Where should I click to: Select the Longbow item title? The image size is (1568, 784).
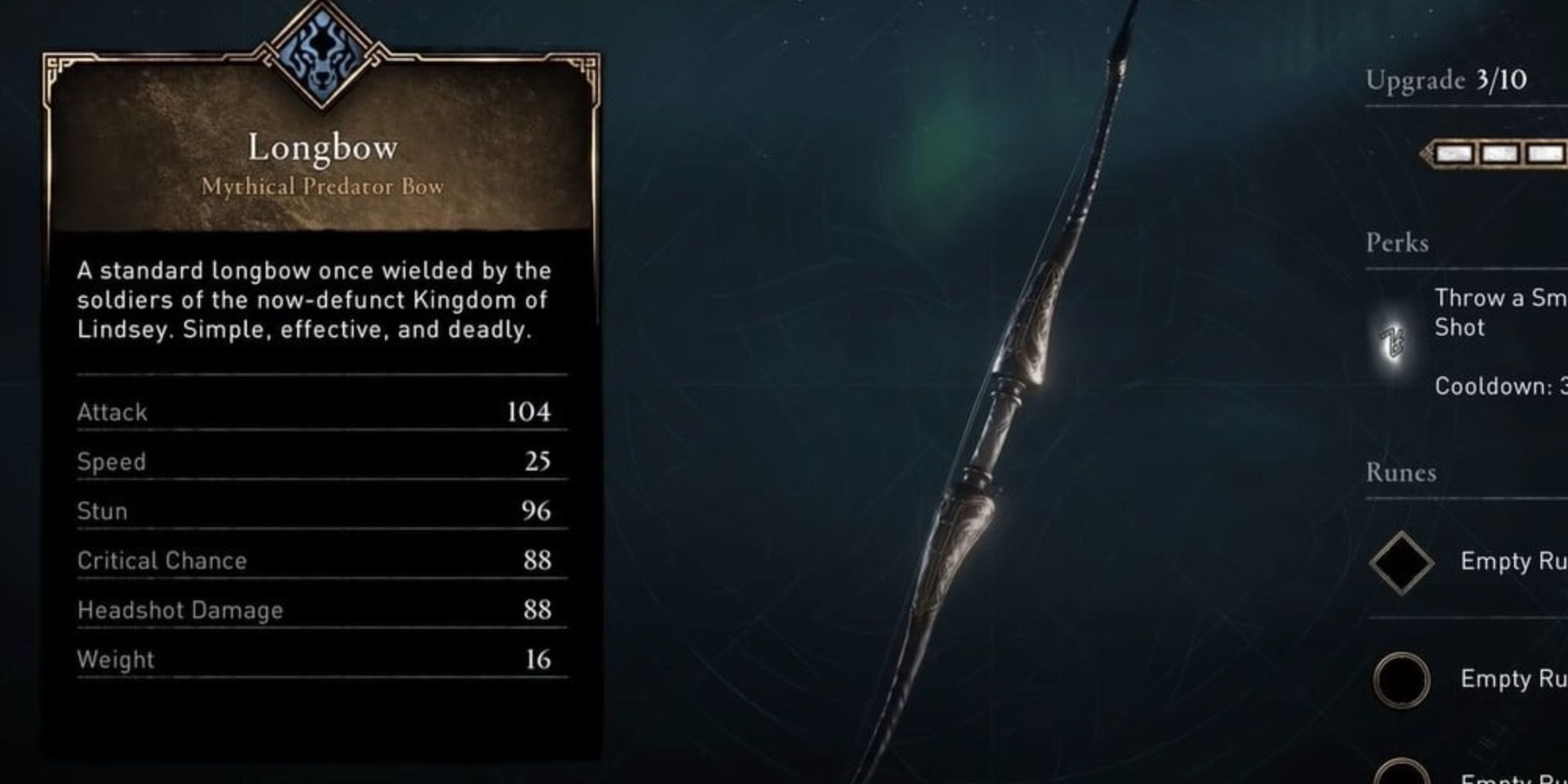pos(322,147)
